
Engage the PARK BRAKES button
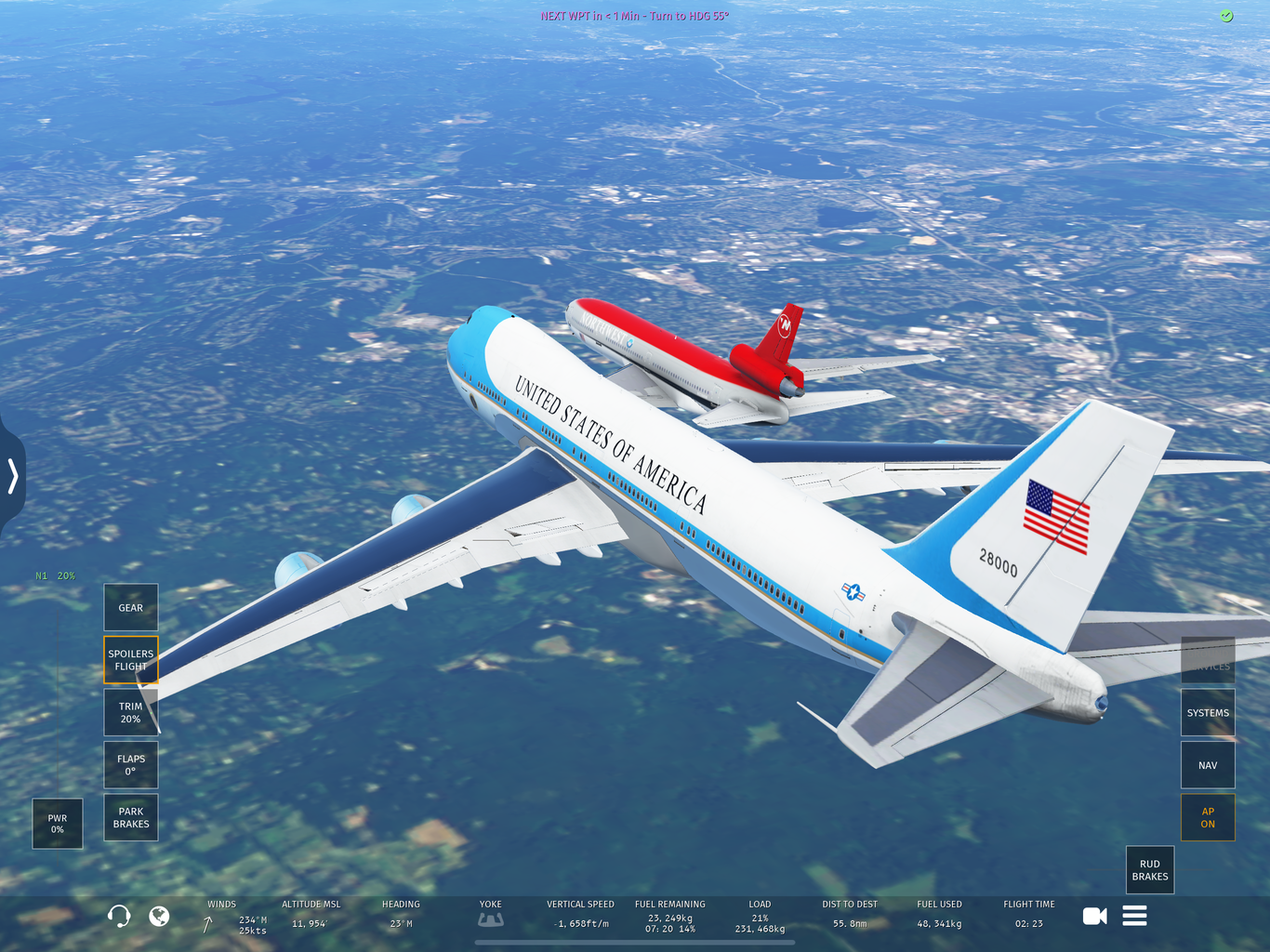click(x=131, y=817)
